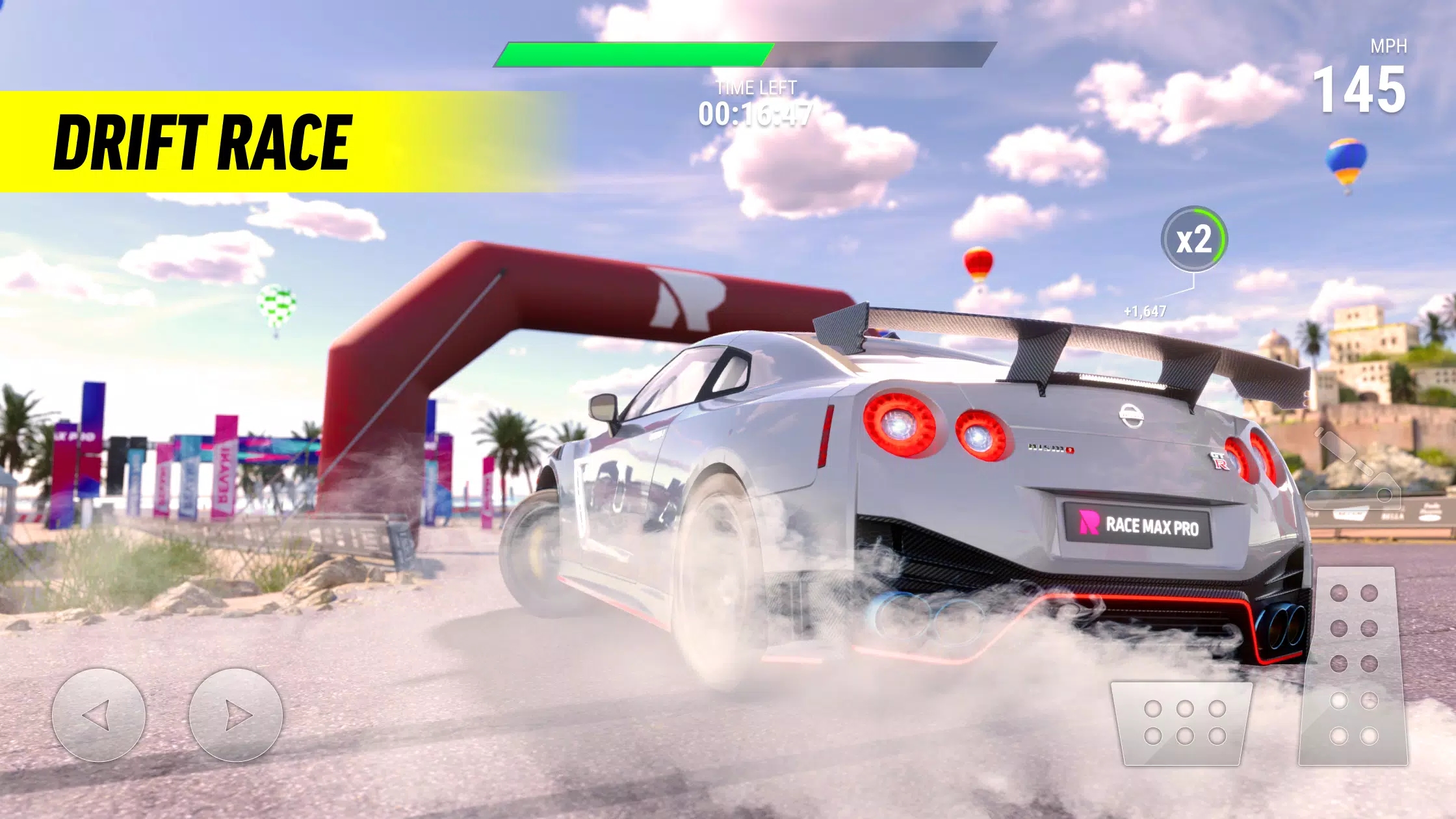Open the TIME LEFT countdown details

pyautogui.click(x=756, y=114)
